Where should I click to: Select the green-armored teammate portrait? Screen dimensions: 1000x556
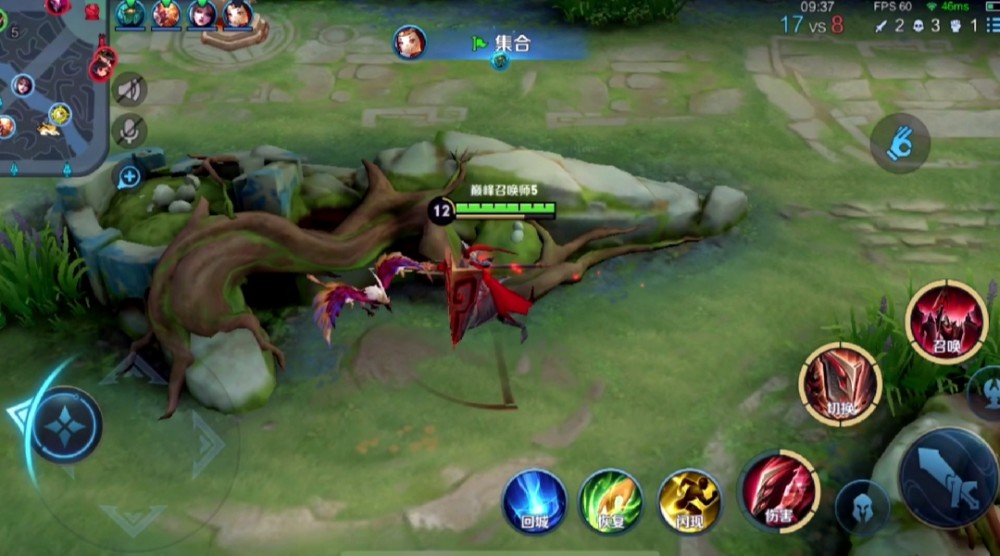130,14
